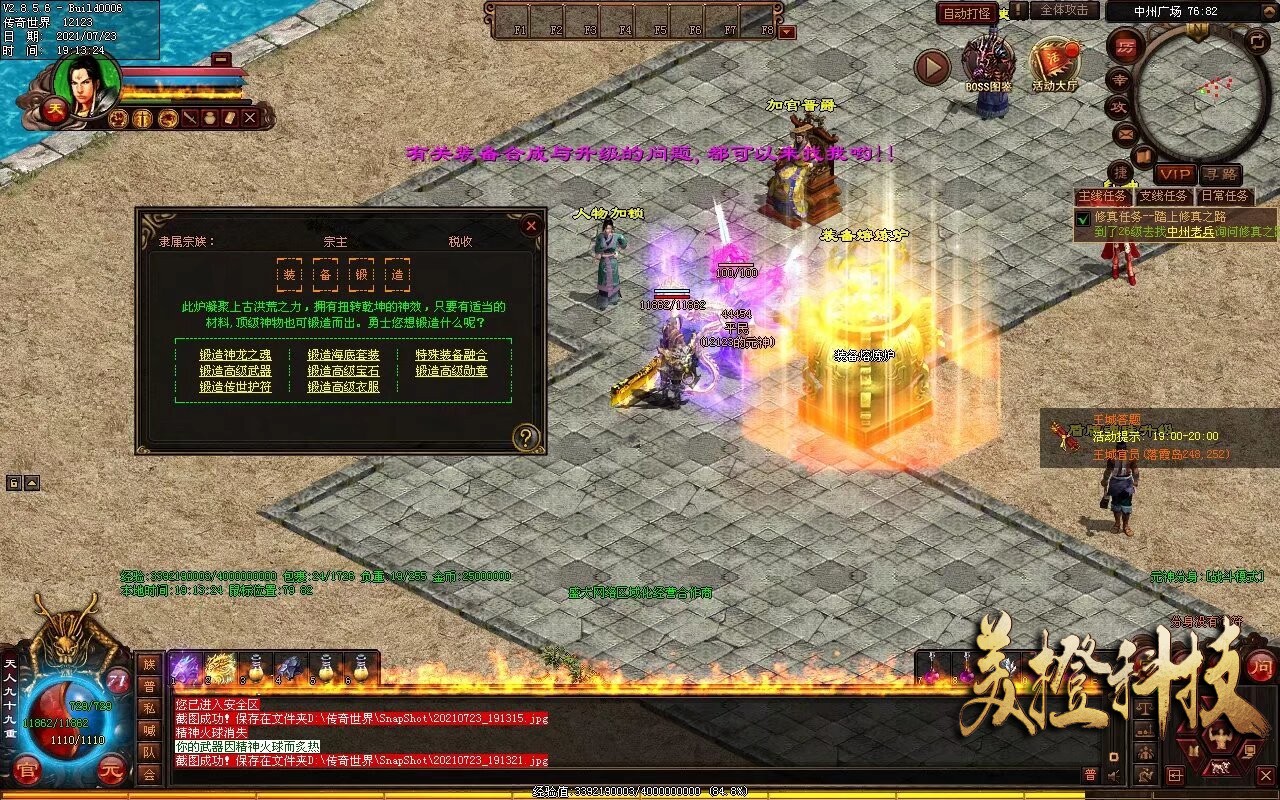
Task: Select 锻造高级武器 in the forge menu
Action: (x=235, y=371)
